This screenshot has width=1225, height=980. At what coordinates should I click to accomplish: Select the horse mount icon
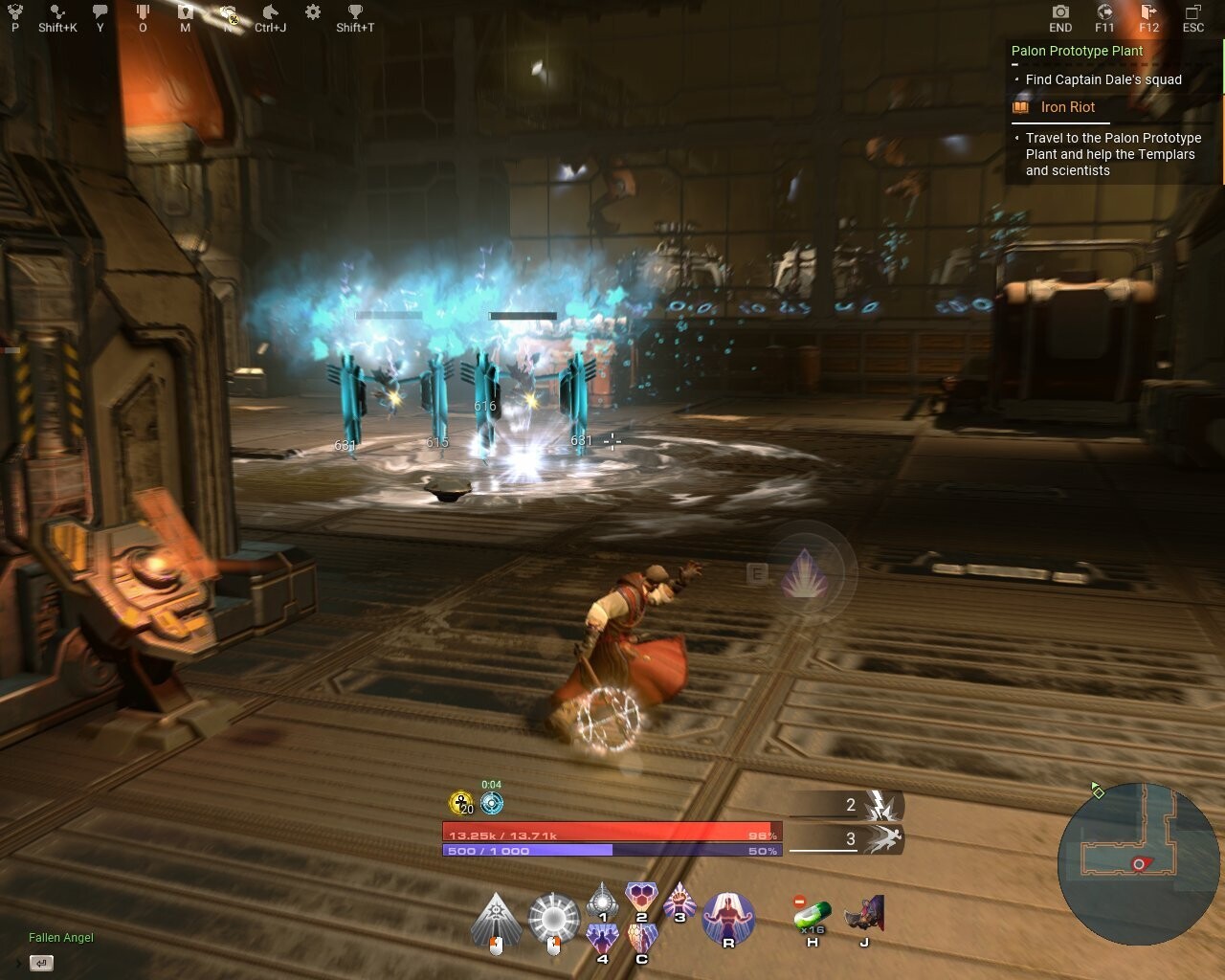[271, 13]
